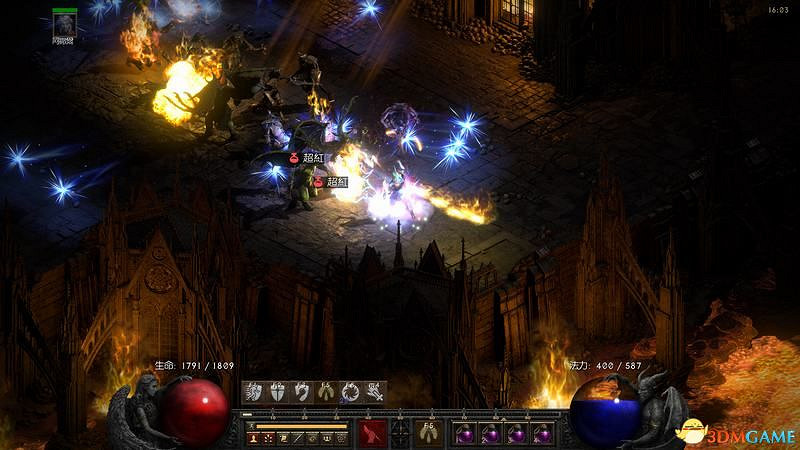Open the mercenary portrait
This screenshot has width=800, height=450.
[x=66, y=24]
